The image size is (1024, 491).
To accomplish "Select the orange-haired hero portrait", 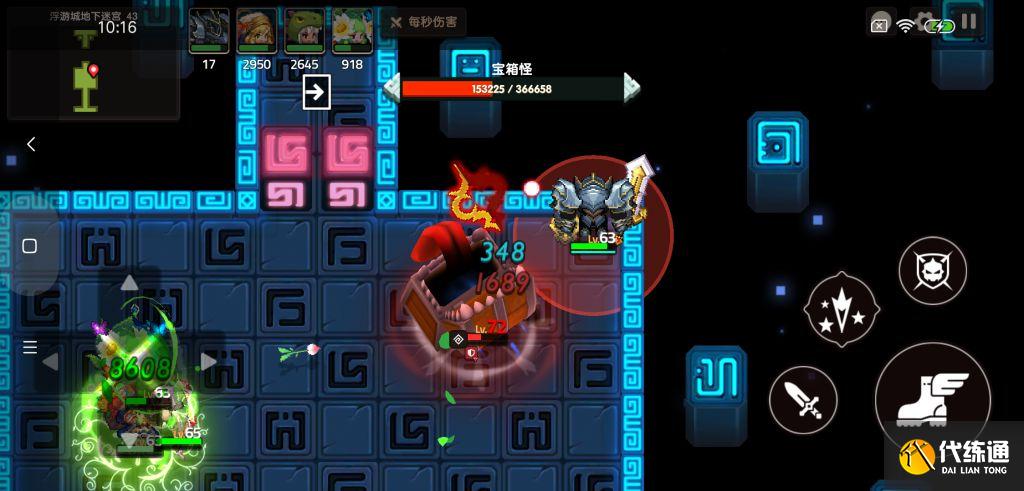I will [257, 30].
